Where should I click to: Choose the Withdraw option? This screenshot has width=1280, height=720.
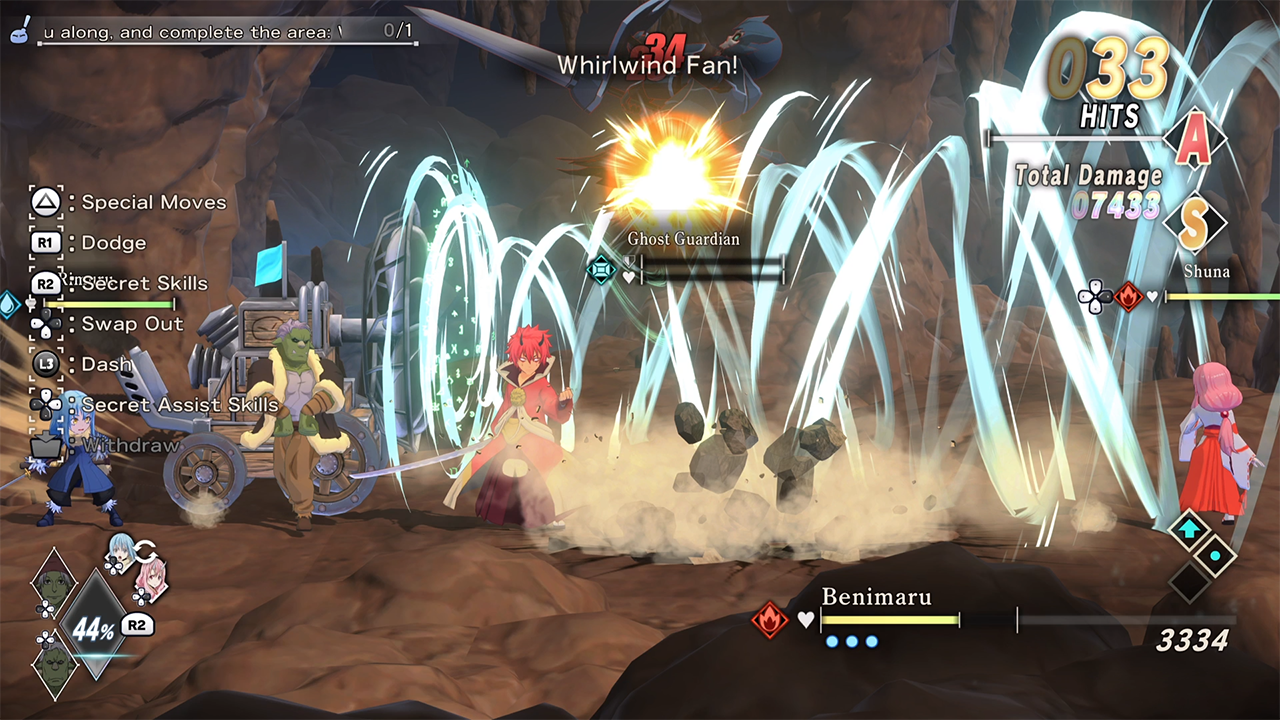click(x=131, y=445)
